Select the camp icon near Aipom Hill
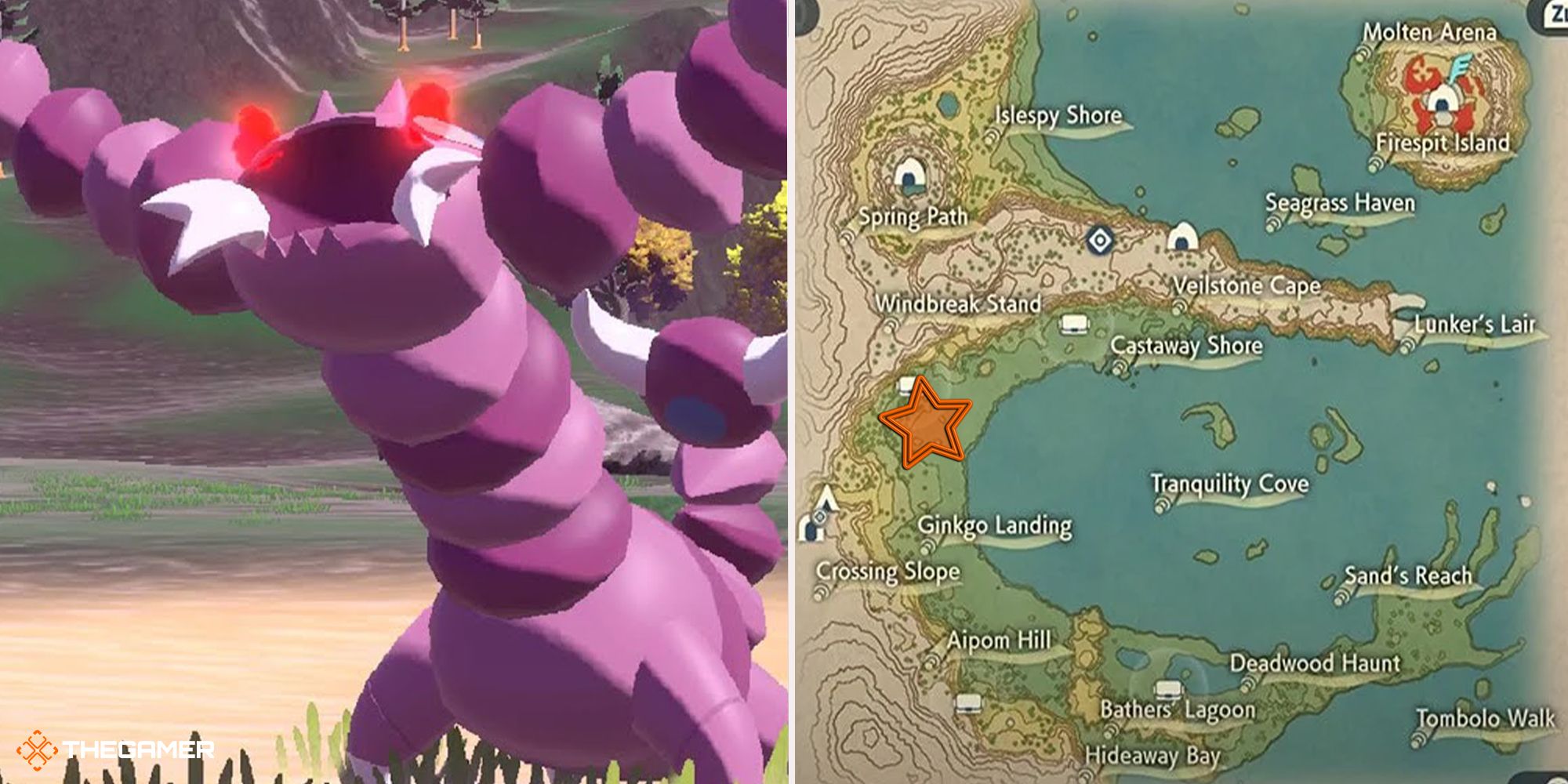1568x784 pixels. coord(969,702)
